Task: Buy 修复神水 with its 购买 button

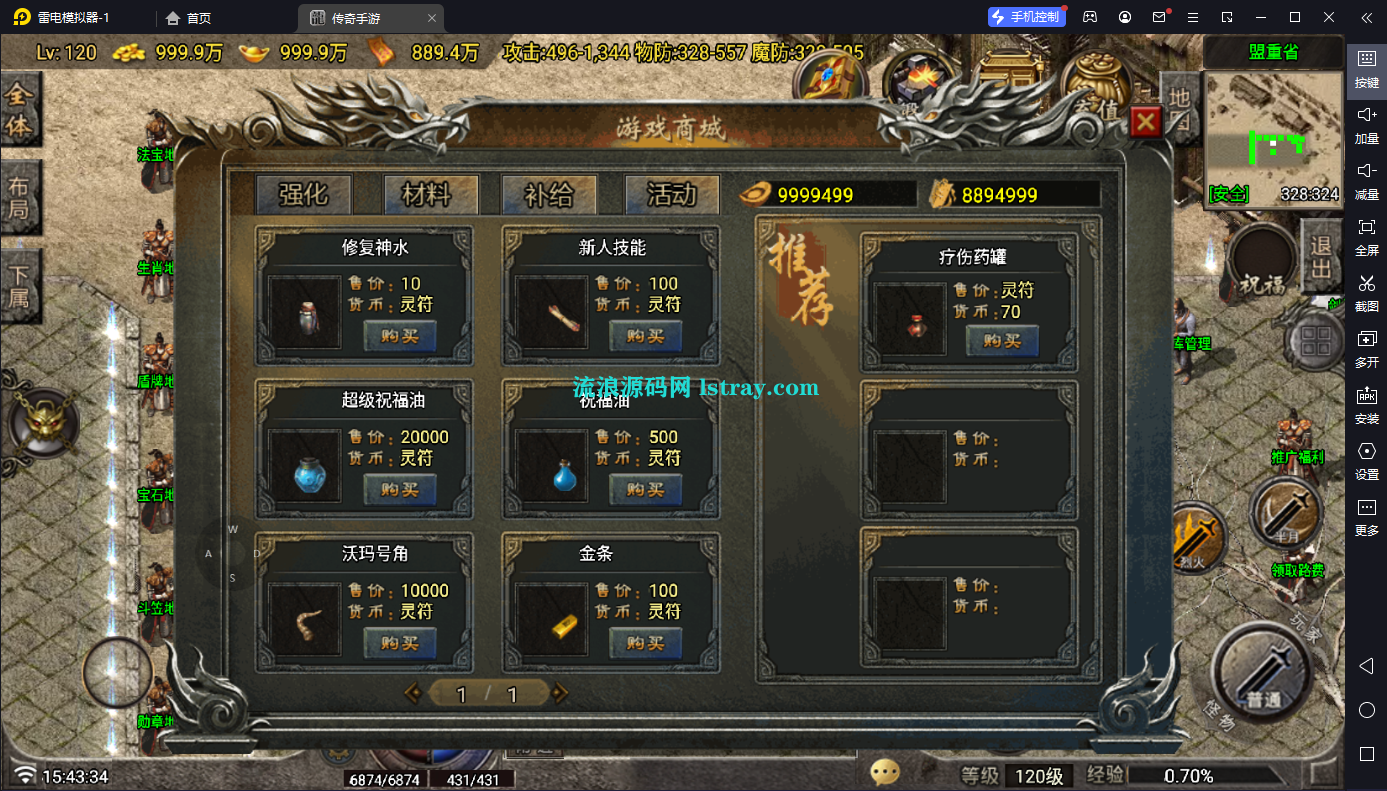Action: (400, 337)
